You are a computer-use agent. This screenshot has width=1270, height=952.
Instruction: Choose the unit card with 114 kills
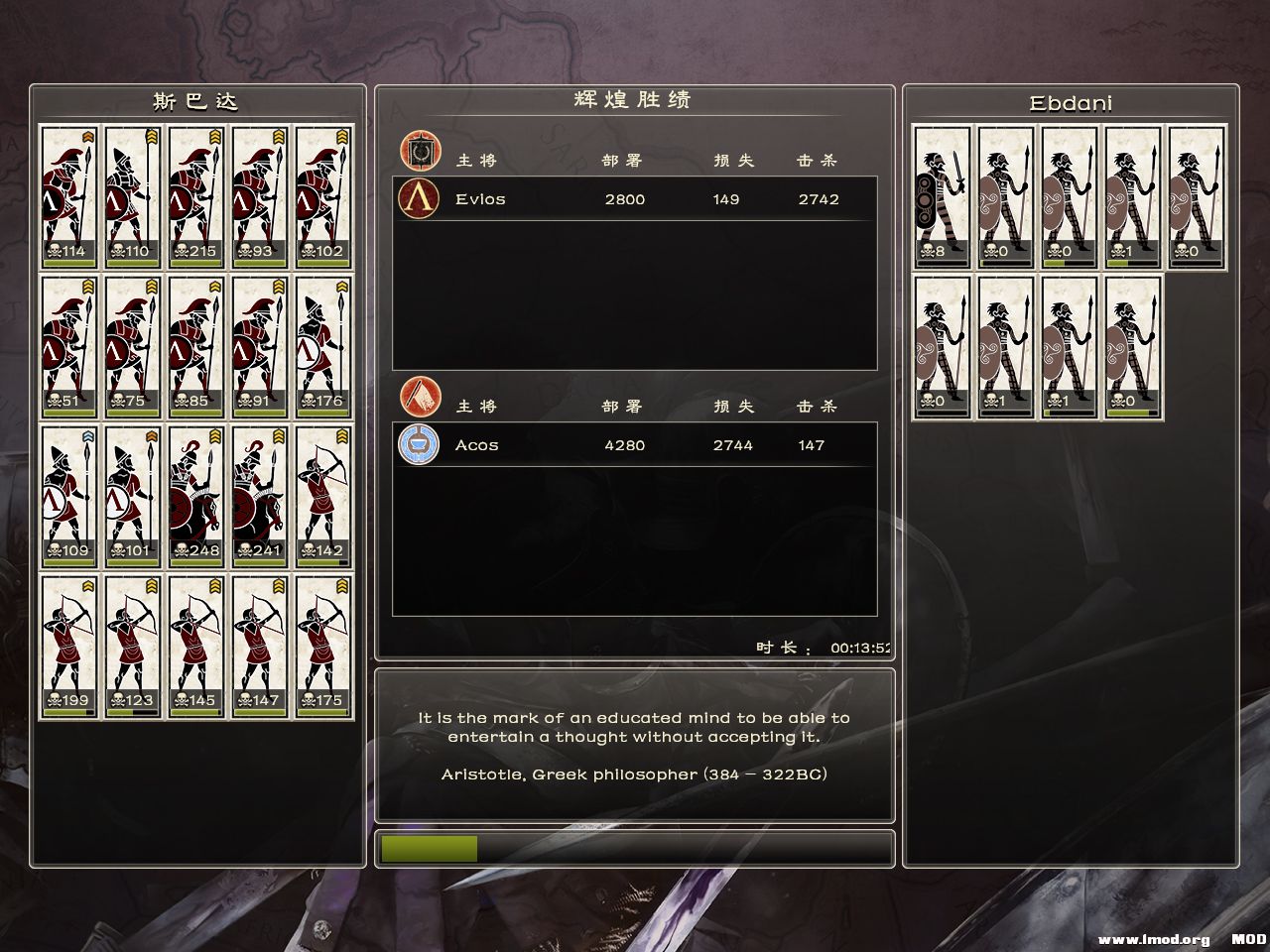[69, 196]
